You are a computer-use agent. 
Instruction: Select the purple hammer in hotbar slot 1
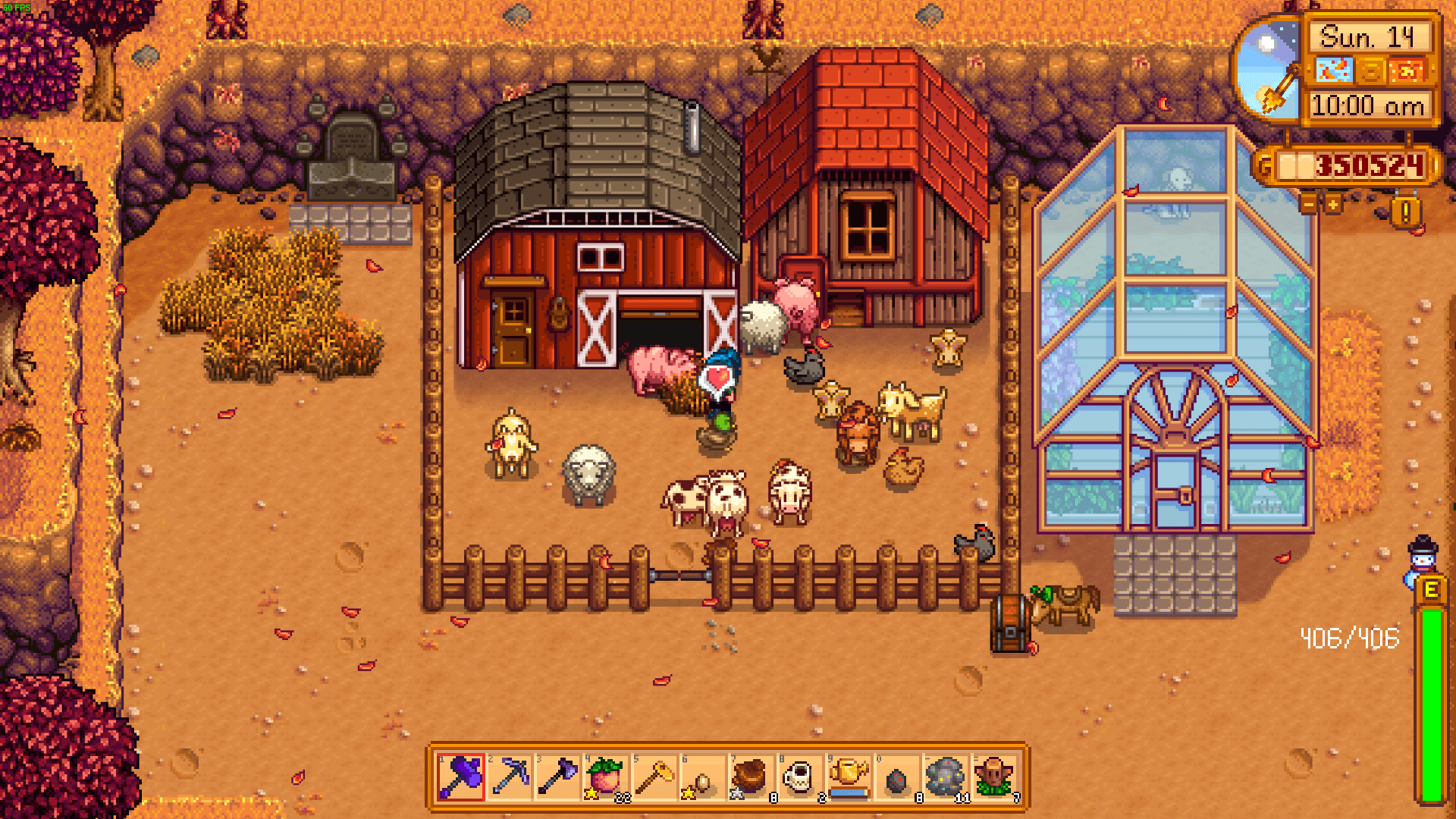(461, 777)
